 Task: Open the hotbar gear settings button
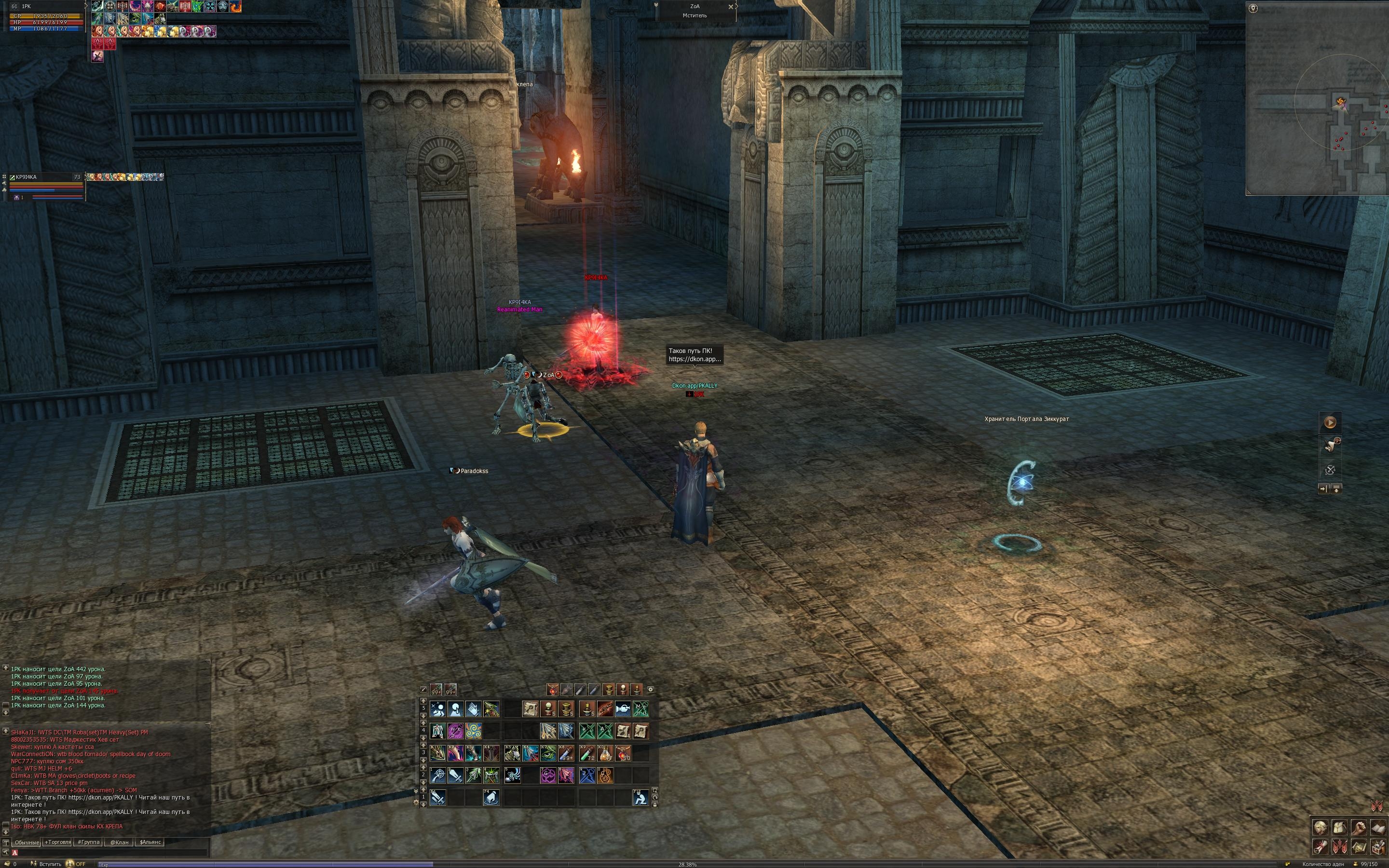click(650, 690)
